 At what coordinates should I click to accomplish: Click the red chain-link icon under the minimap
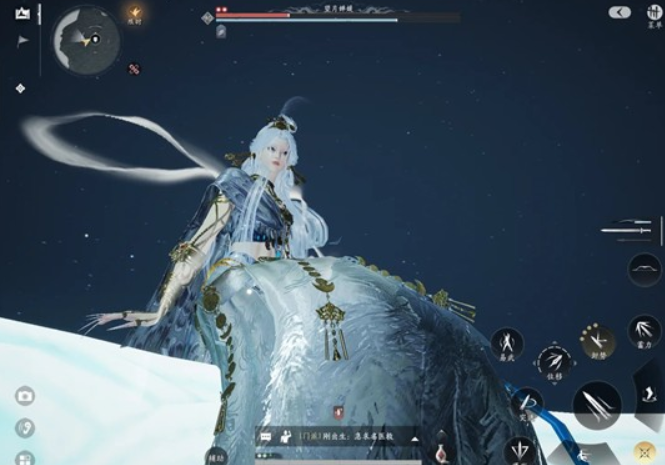134,69
